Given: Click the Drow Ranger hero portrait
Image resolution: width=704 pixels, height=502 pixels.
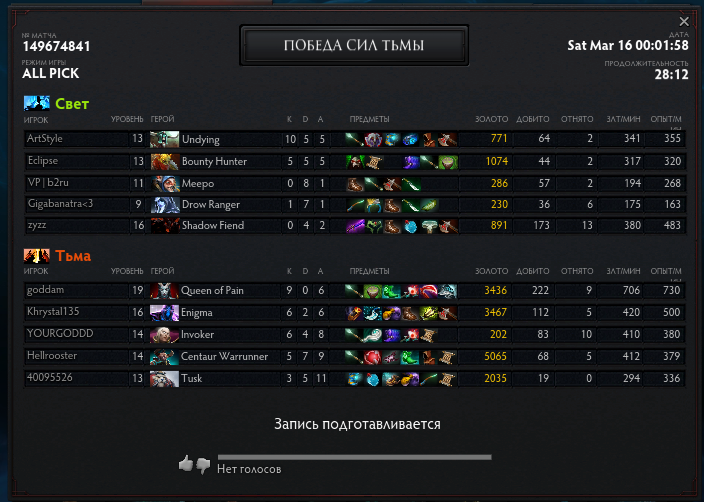Looking at the screenshot, I should point(164,205).
